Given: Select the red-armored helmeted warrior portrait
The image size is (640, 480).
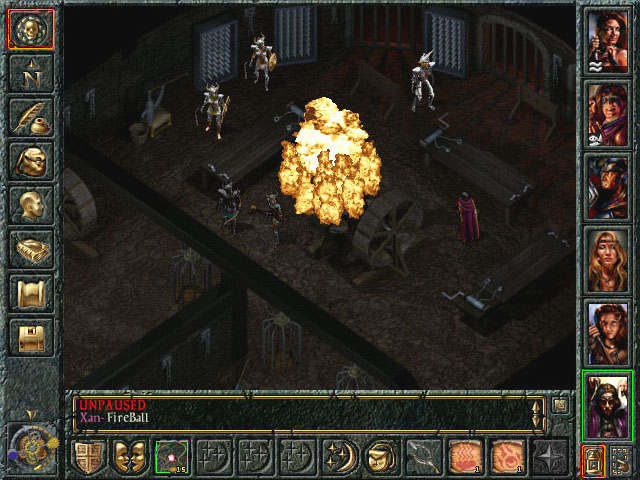Looking at the screenshot, I should point(607,187).
